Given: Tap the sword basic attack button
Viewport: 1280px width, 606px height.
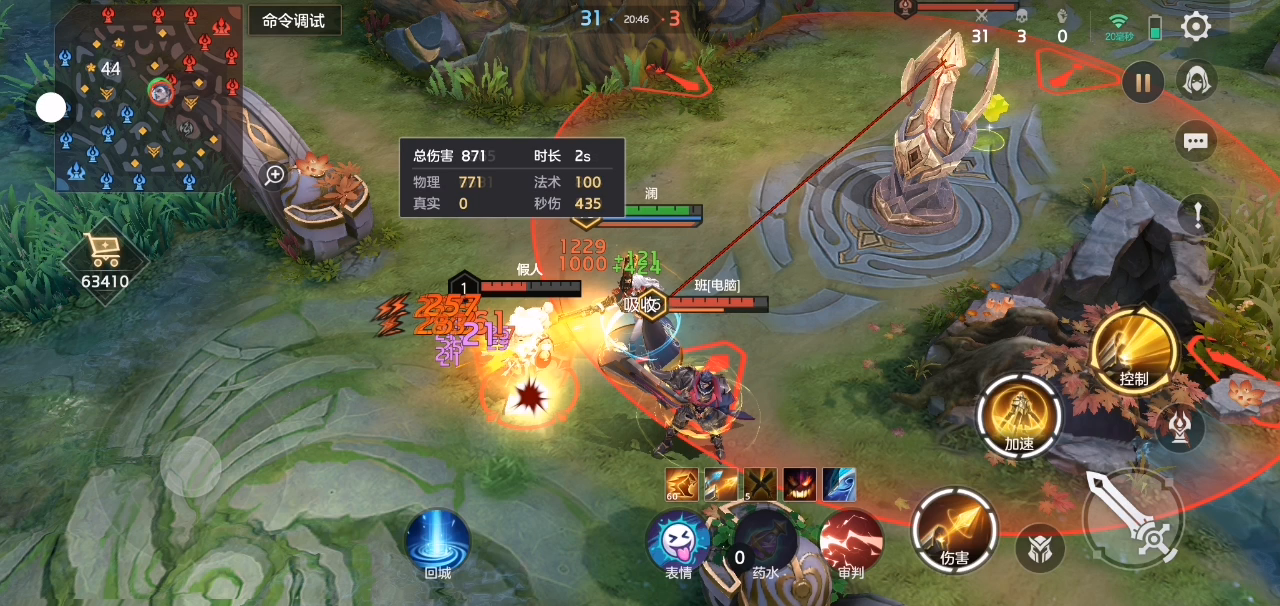Looking at the screenshot, I should (1134, 517).
